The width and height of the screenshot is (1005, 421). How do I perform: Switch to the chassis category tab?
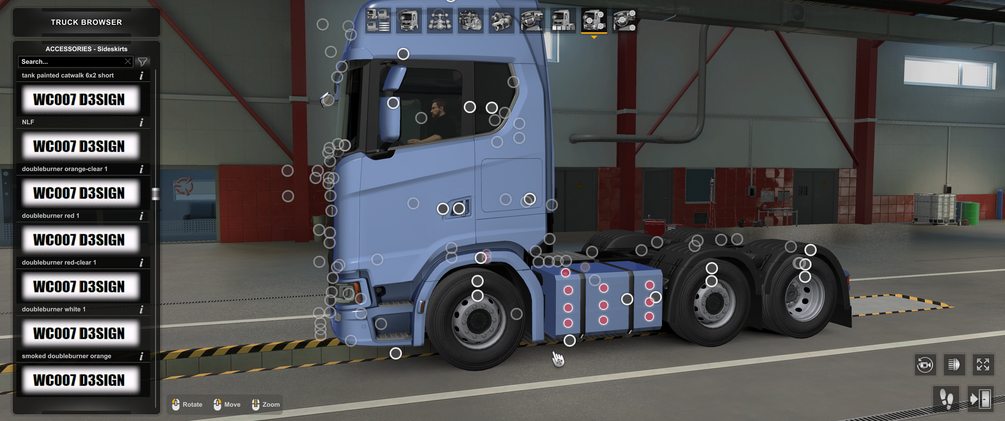tap(439, 20)
